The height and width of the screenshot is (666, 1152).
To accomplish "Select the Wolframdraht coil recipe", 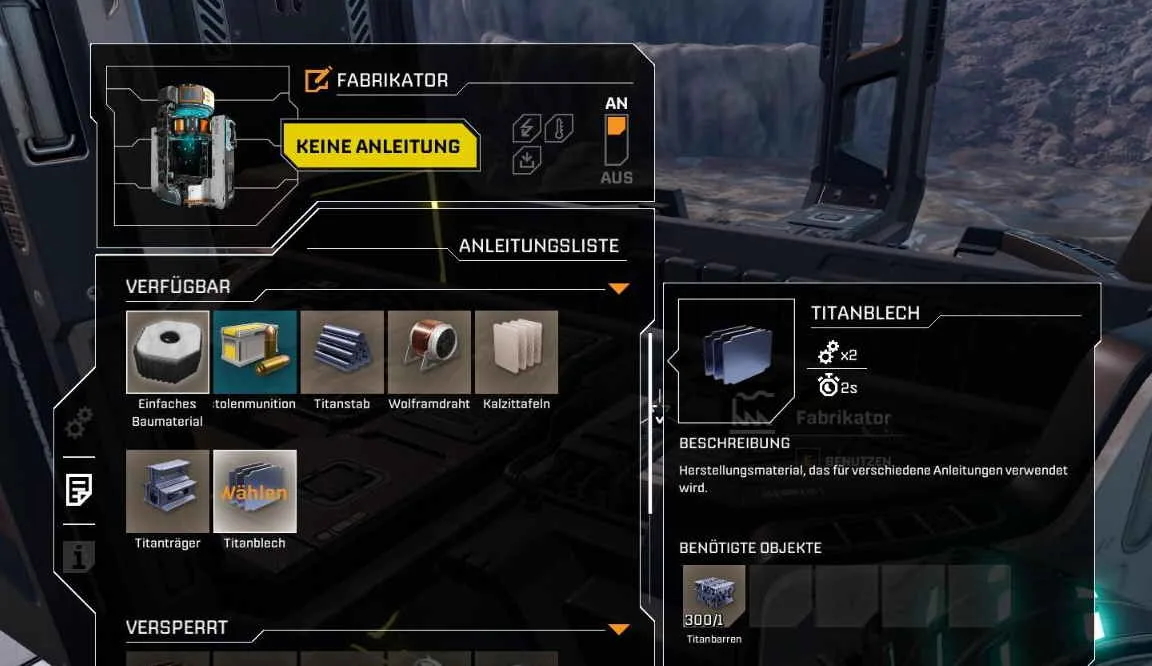I will pos(429,351).
